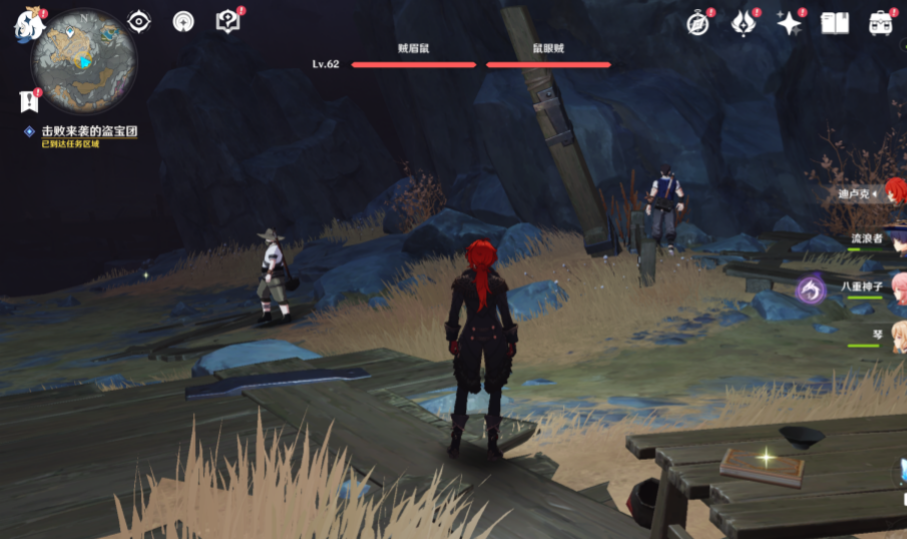The width and height of the screenshot is (907, 539).
Task: Open the four-point star wish icon
Action: (790, 24)
